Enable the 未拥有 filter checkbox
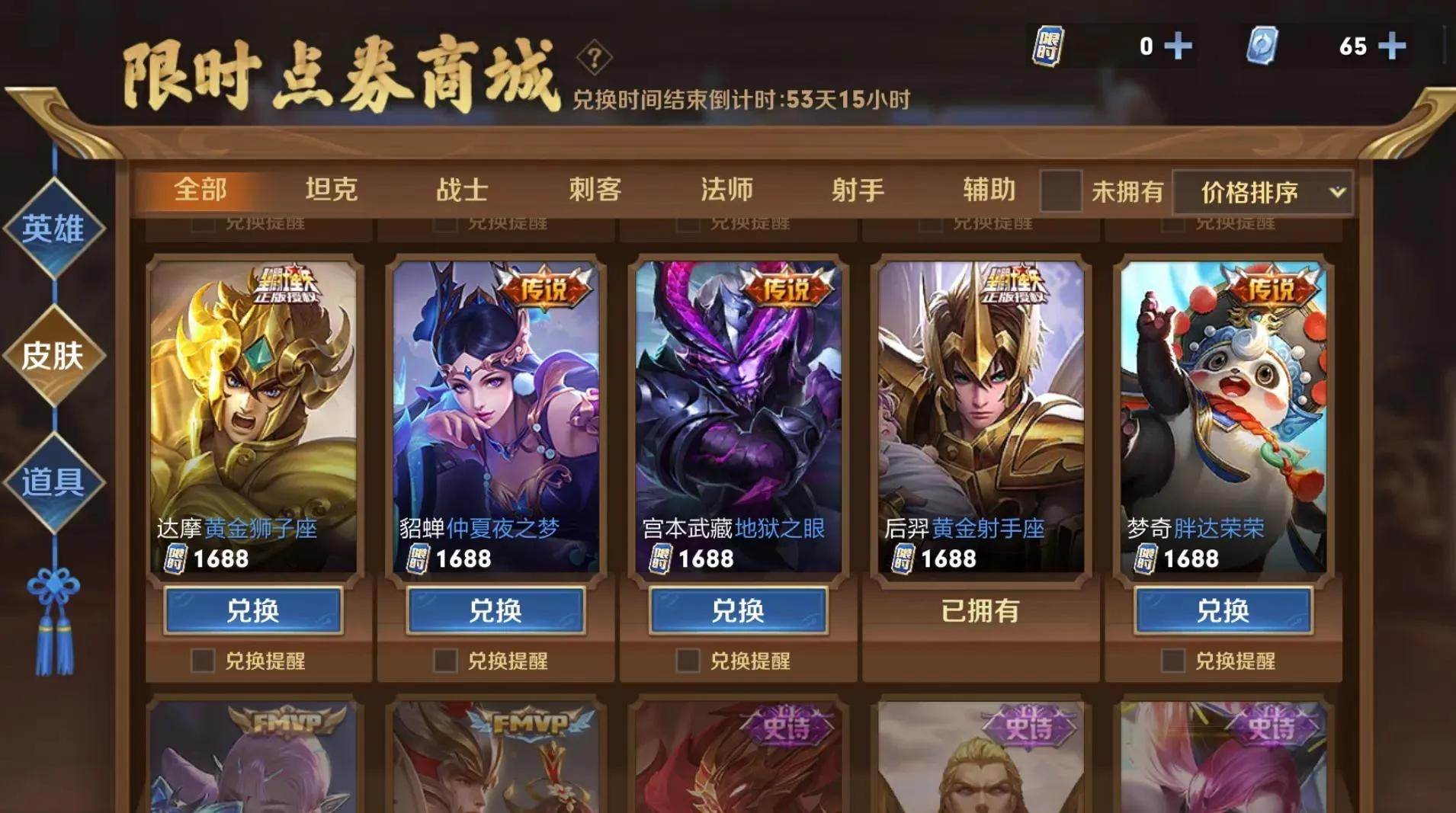The width and height of the screenshot is (1456, 813). click(1063, 190)
